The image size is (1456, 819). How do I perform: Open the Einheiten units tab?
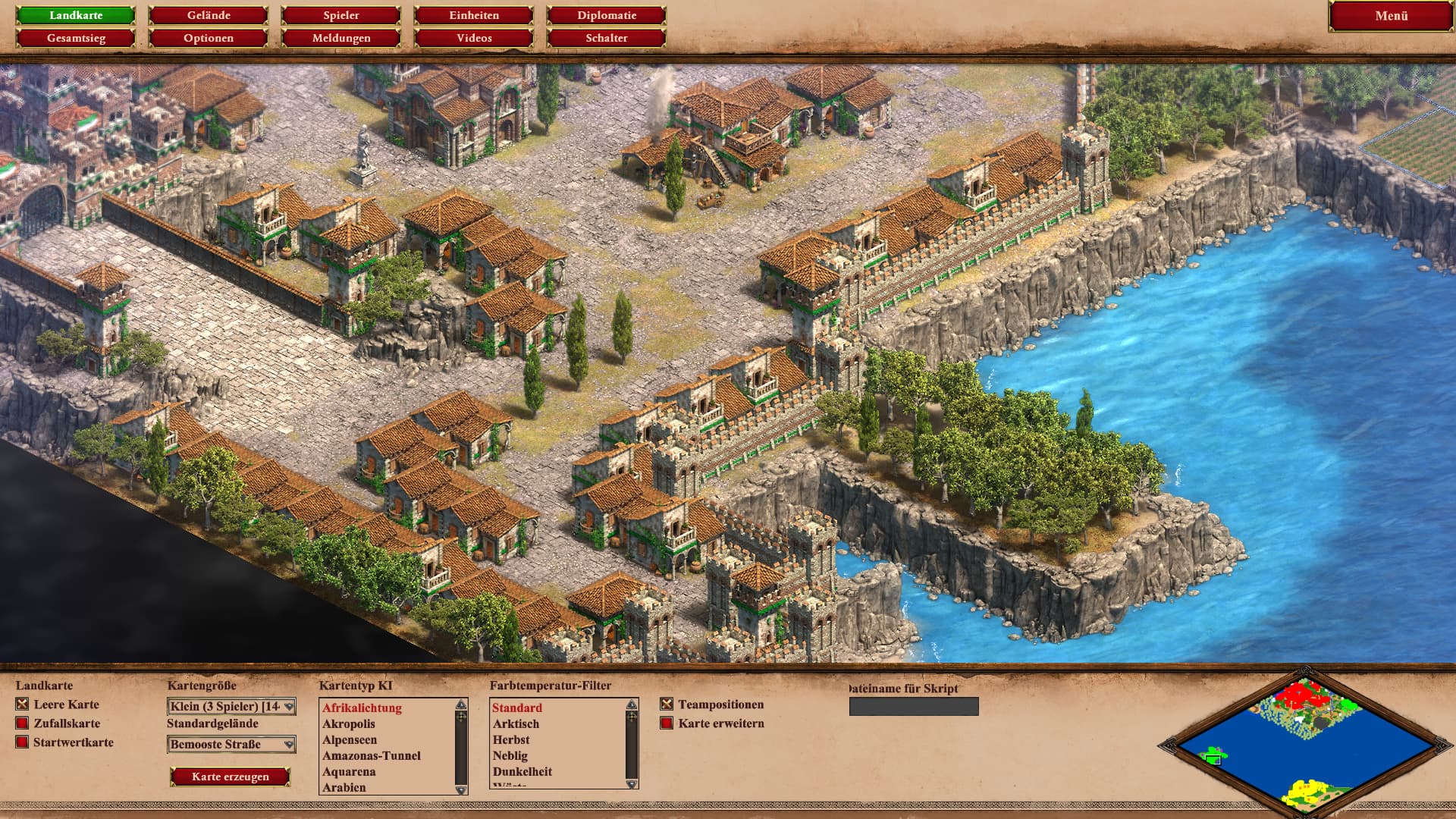tap(474, 15)
